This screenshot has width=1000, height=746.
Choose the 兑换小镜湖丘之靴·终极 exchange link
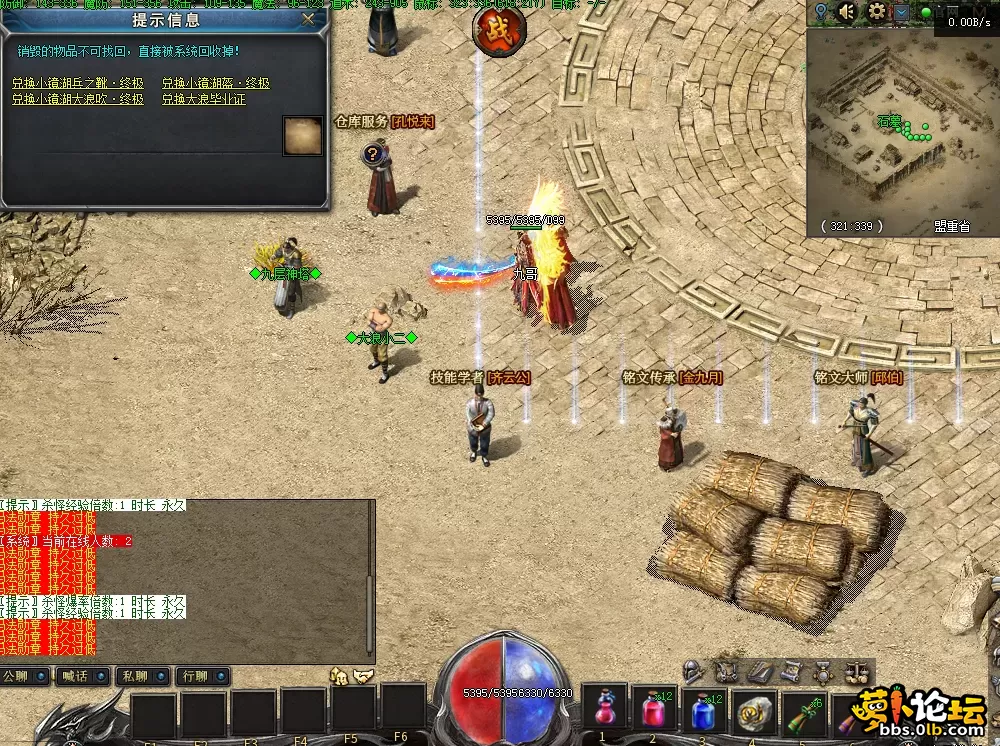point(78,84)
